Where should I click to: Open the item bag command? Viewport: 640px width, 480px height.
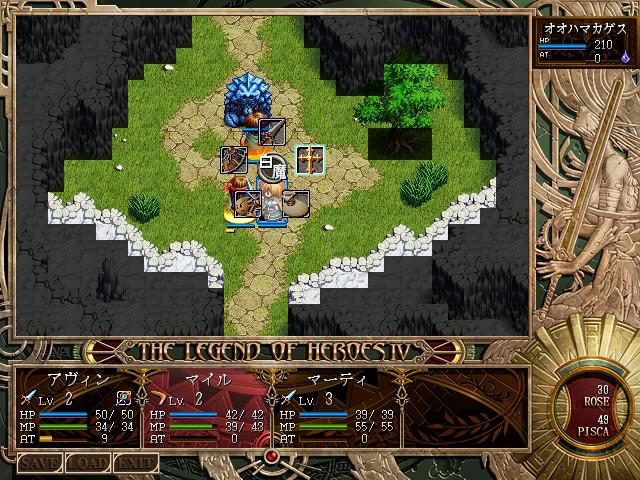296,203
